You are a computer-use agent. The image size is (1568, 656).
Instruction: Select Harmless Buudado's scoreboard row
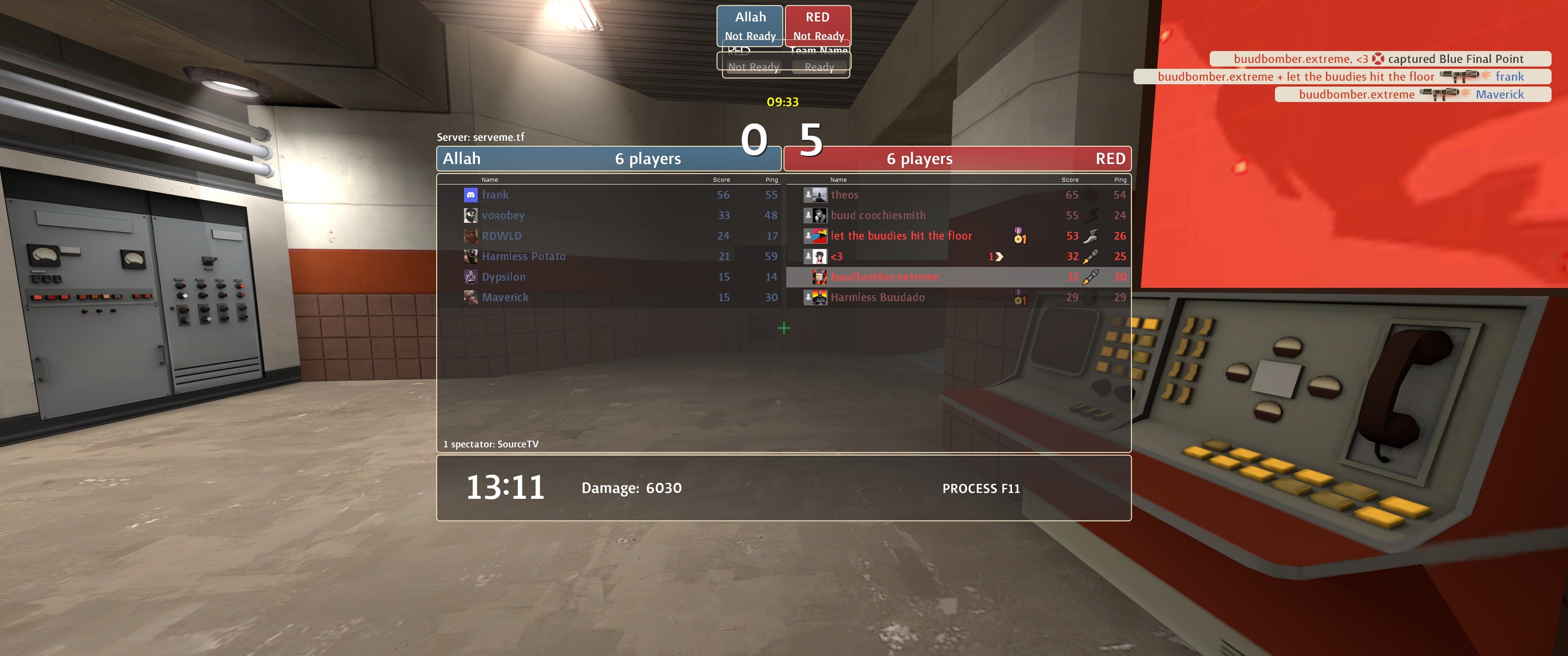click(877, 297)
